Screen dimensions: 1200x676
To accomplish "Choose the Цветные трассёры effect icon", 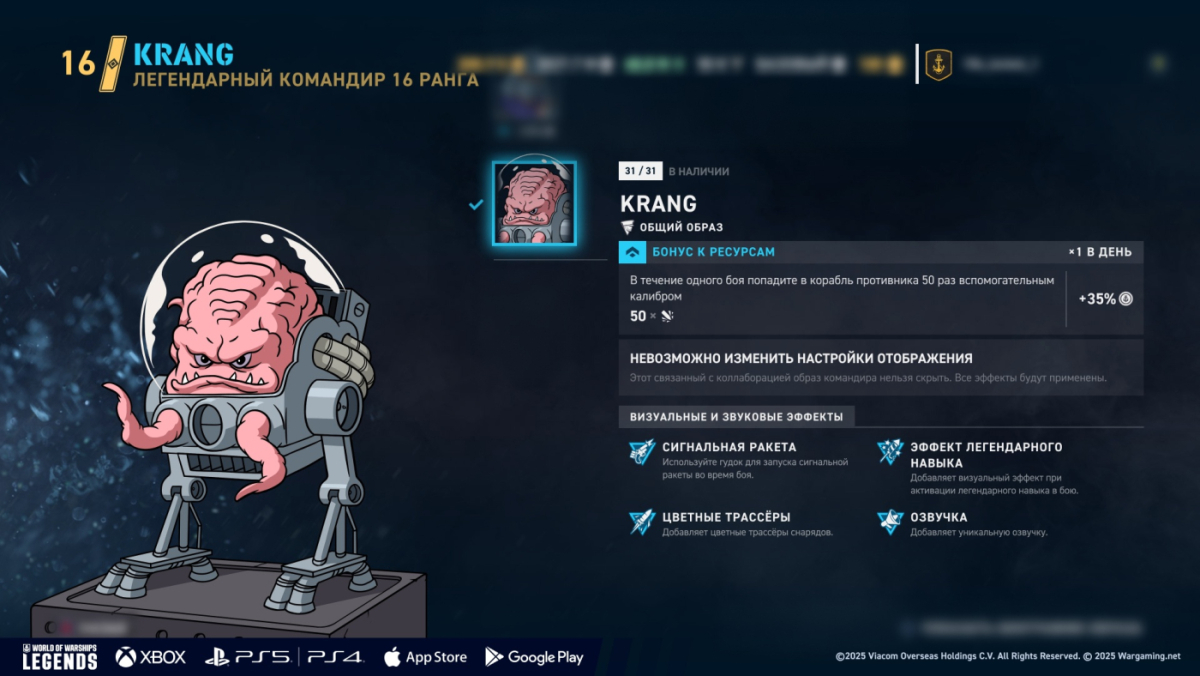I will (641, 522).
